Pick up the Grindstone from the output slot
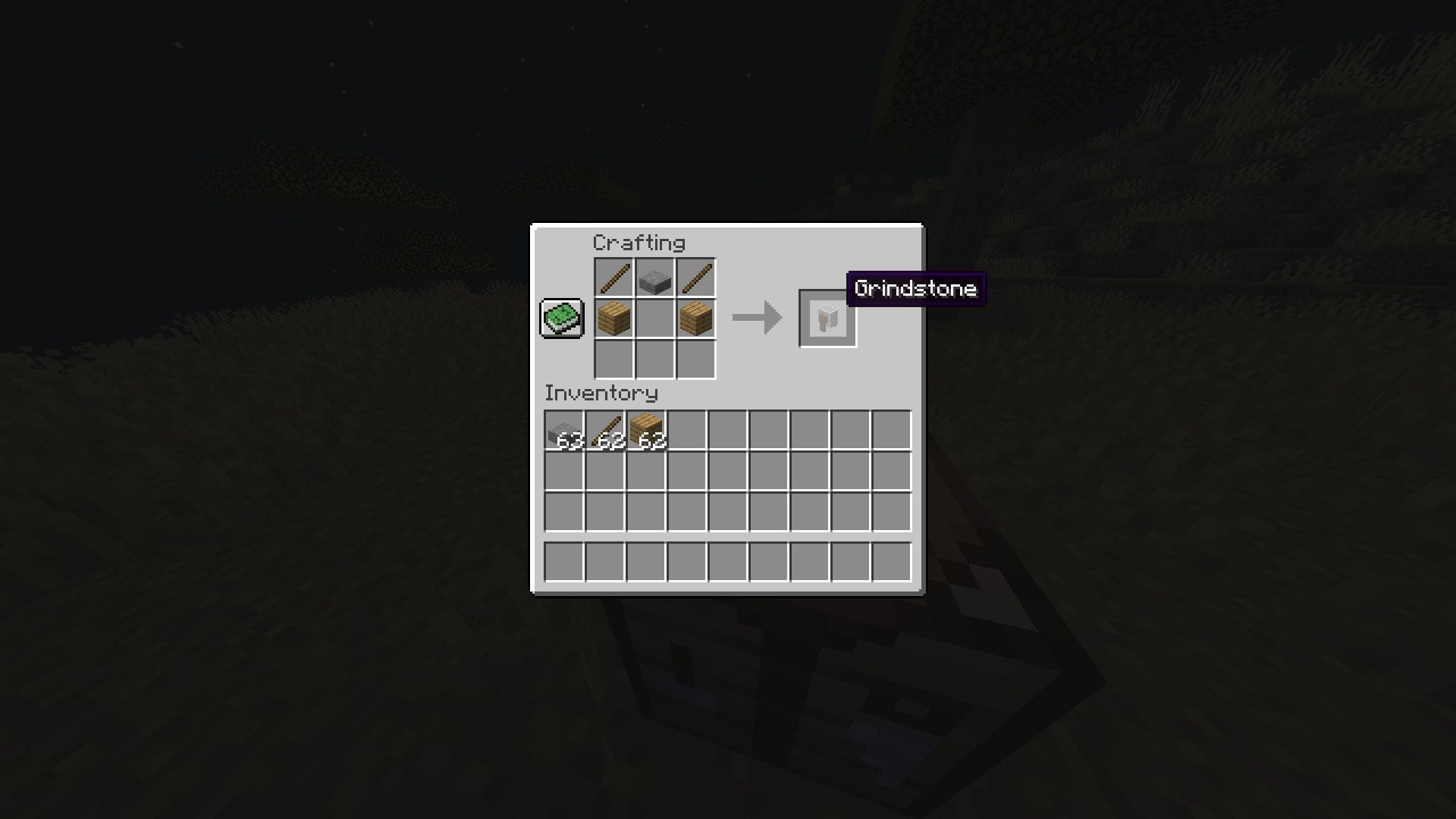 827,316
